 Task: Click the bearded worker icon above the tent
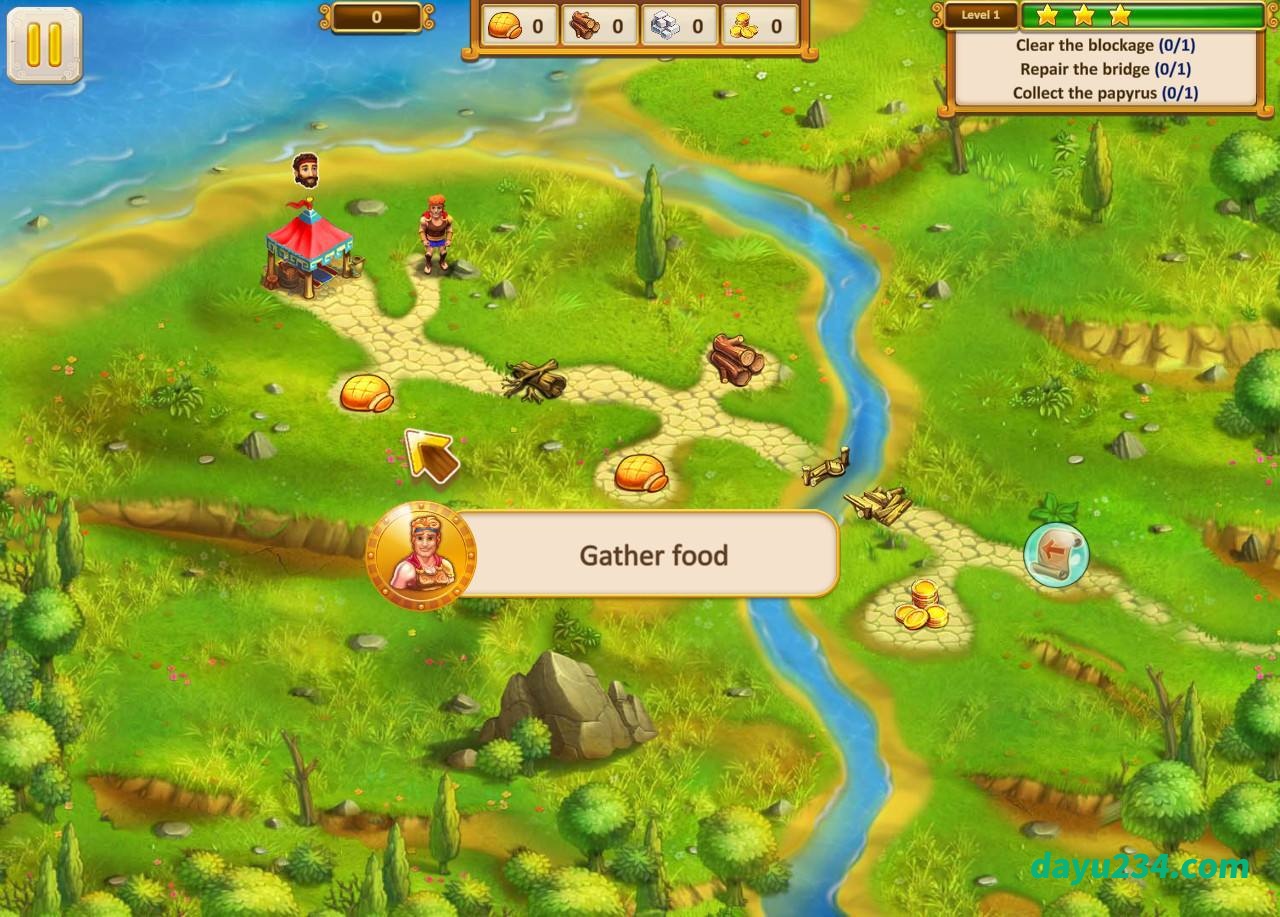(x=306, y=171)
